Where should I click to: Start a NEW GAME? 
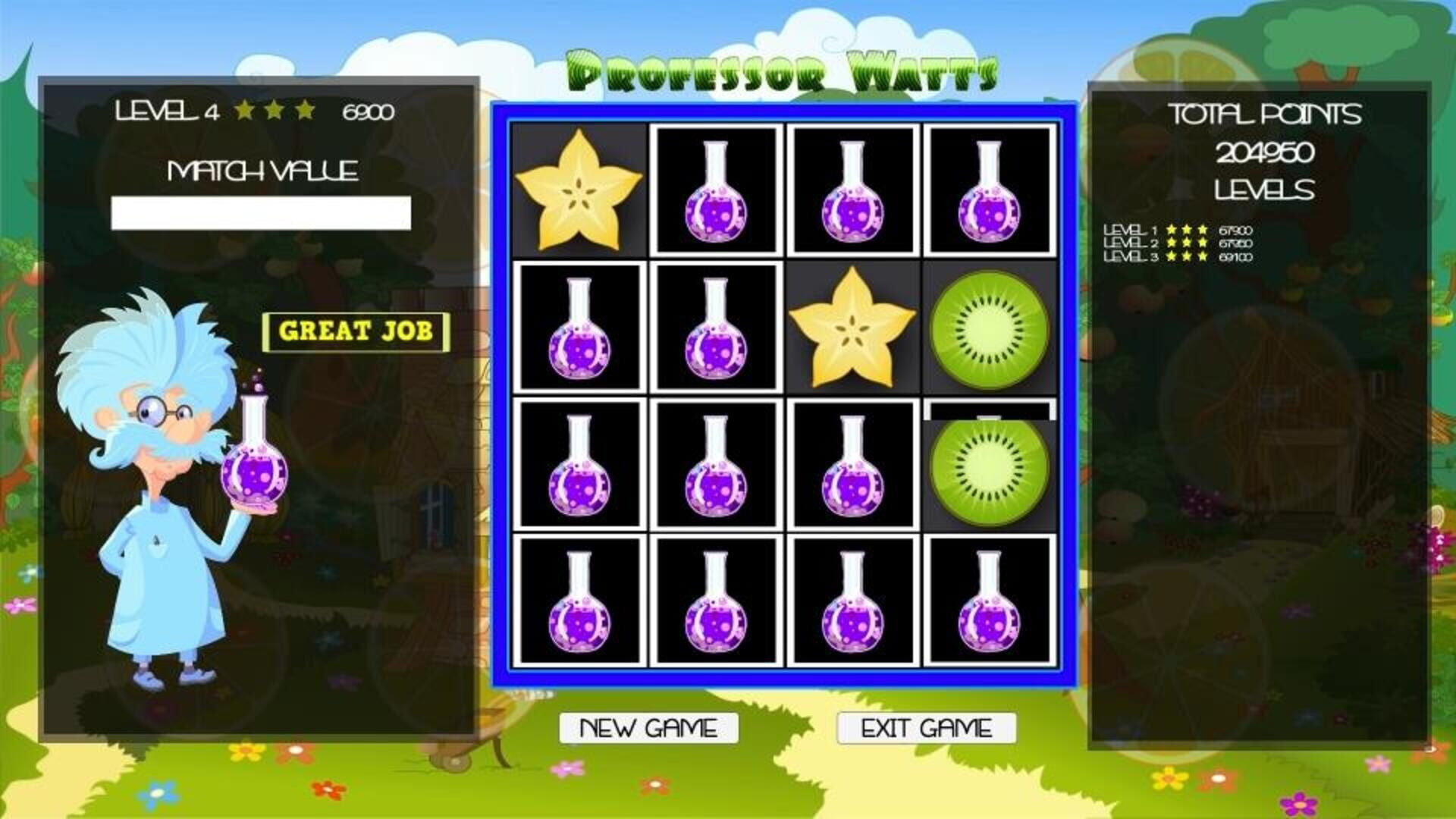click(x=648, y=728)
